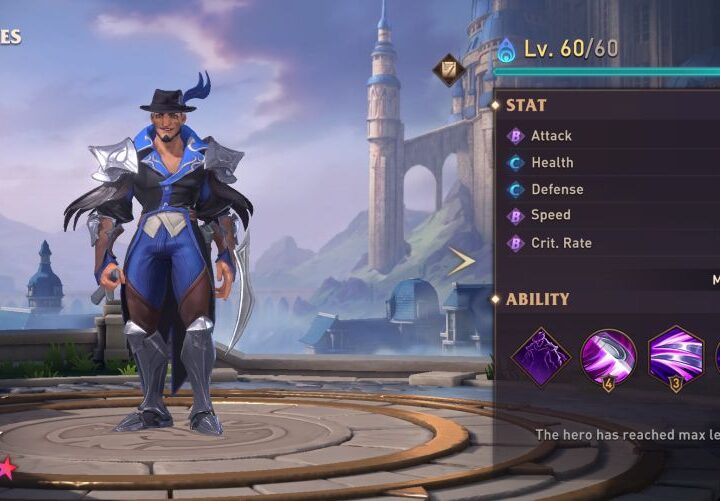Select the round purple slash ability icon
The image size is (720, 501).
608,357
